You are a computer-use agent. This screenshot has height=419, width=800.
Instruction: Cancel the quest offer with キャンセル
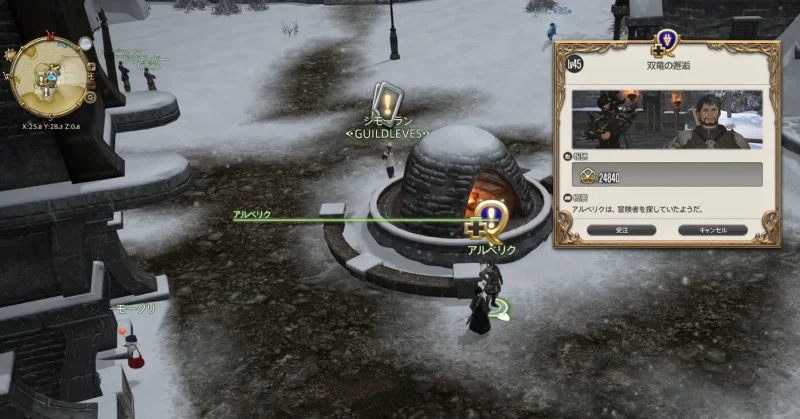(713, 229)
